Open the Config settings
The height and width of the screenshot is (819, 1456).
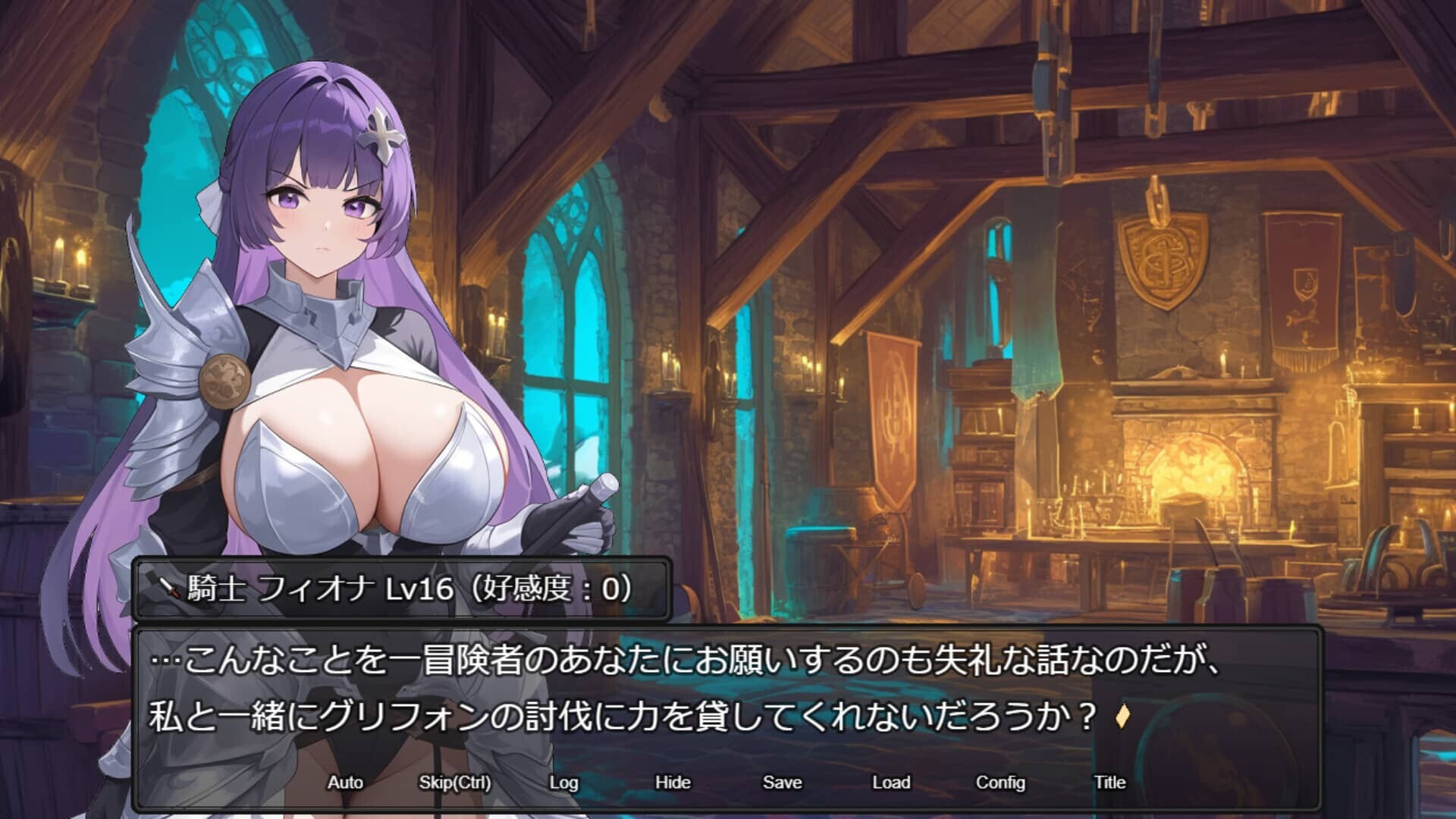pos(1000,782)
